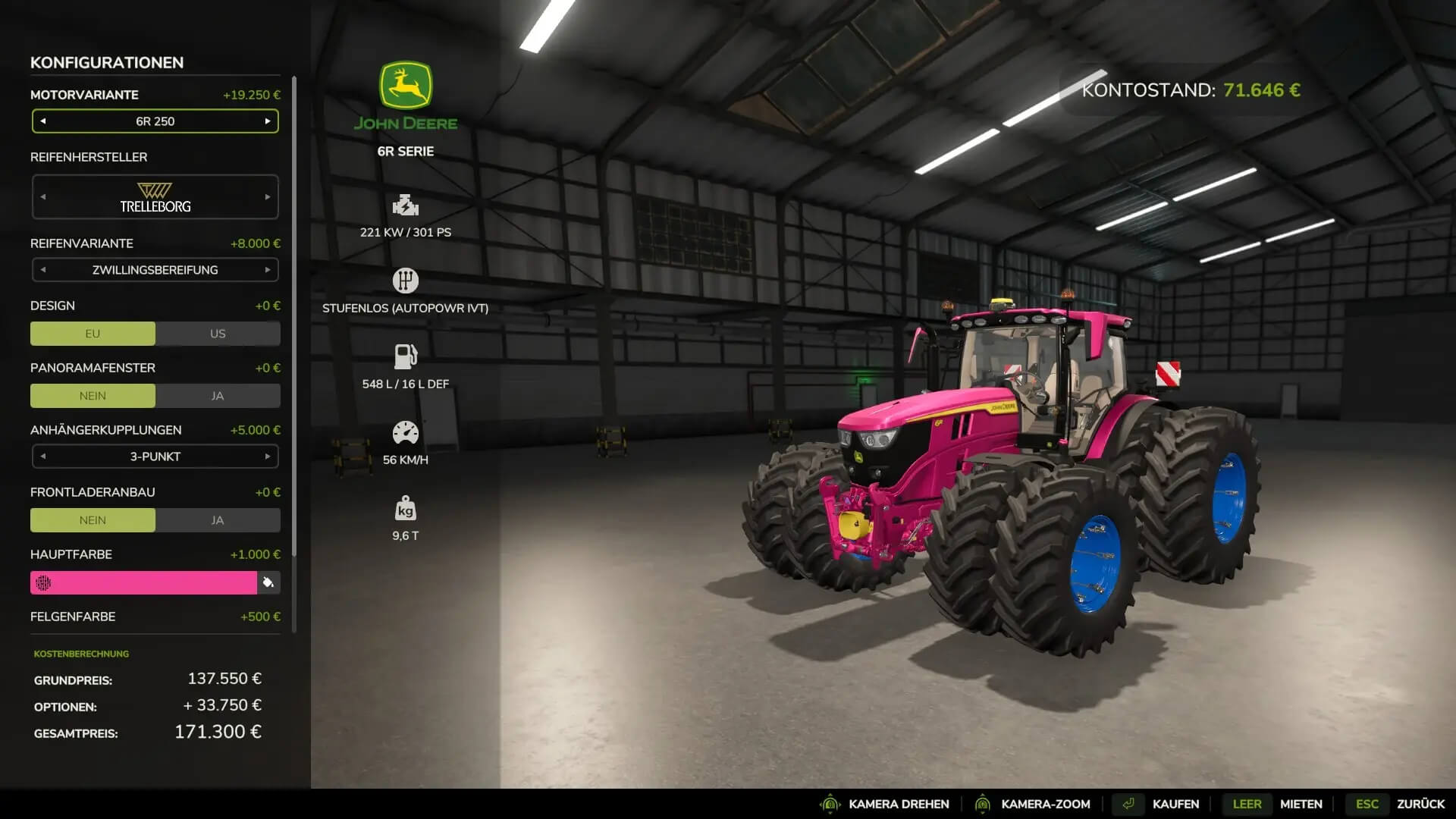Click the configuration list scrollbar
Viewport: 1456px width, 819px height.
coord(294,318)
